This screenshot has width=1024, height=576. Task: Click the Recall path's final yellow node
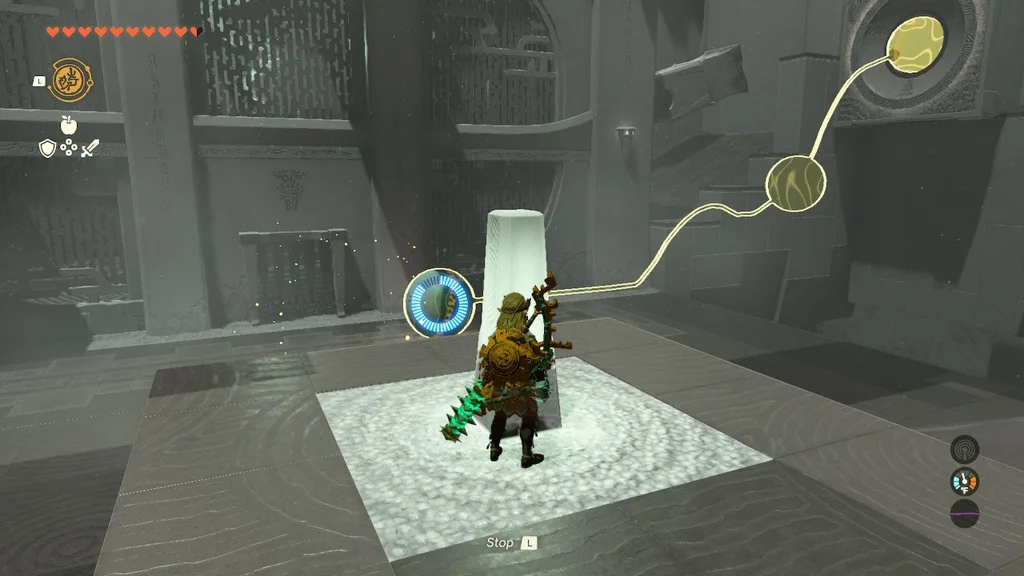pos(914,45)
